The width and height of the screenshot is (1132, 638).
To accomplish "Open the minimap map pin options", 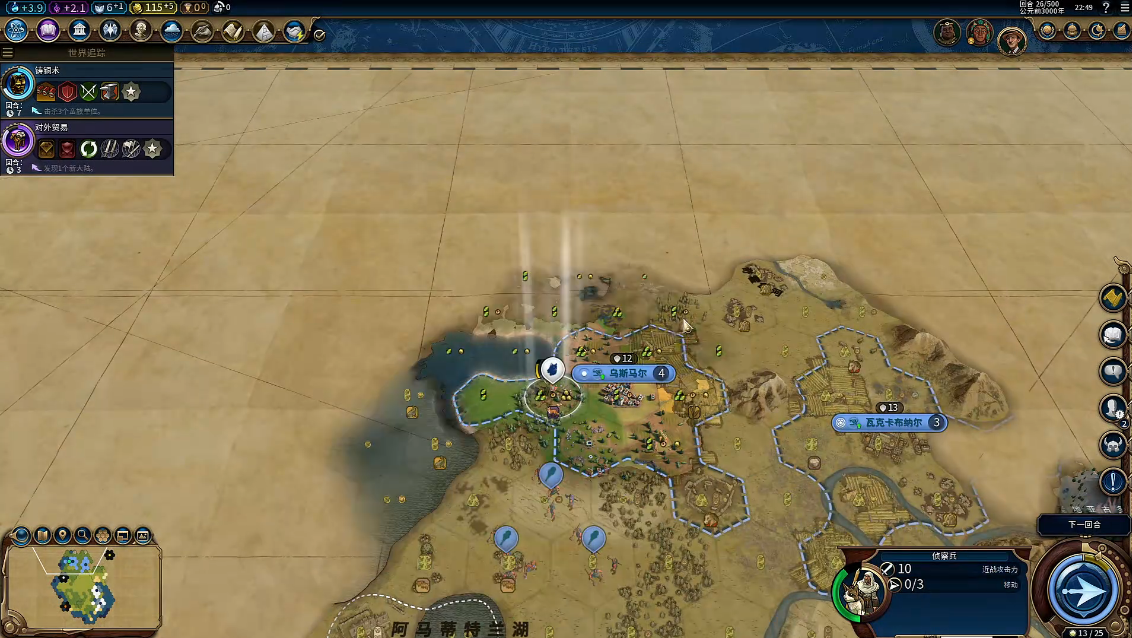I will [62, 535].
